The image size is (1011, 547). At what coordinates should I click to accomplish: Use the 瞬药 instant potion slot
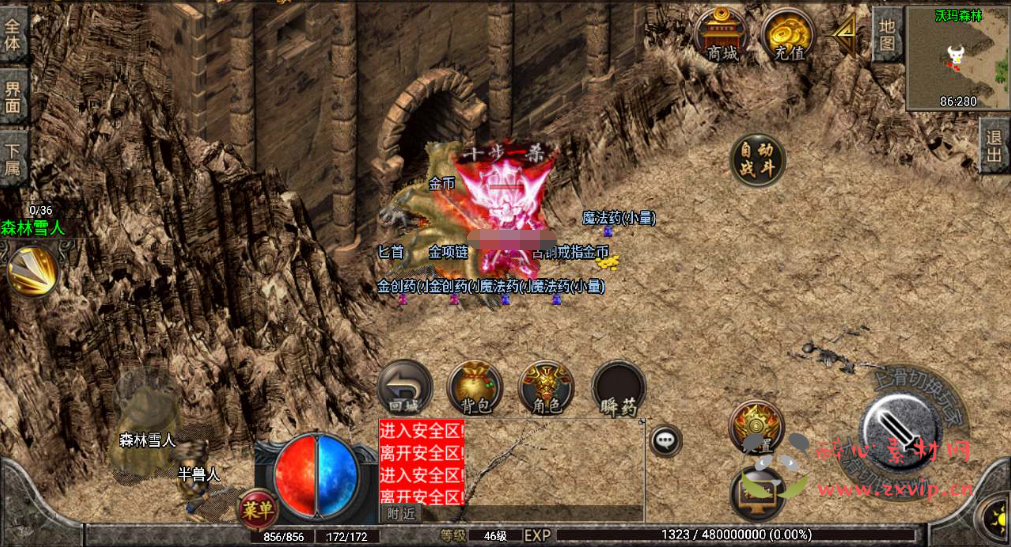[x=619, y=388]
